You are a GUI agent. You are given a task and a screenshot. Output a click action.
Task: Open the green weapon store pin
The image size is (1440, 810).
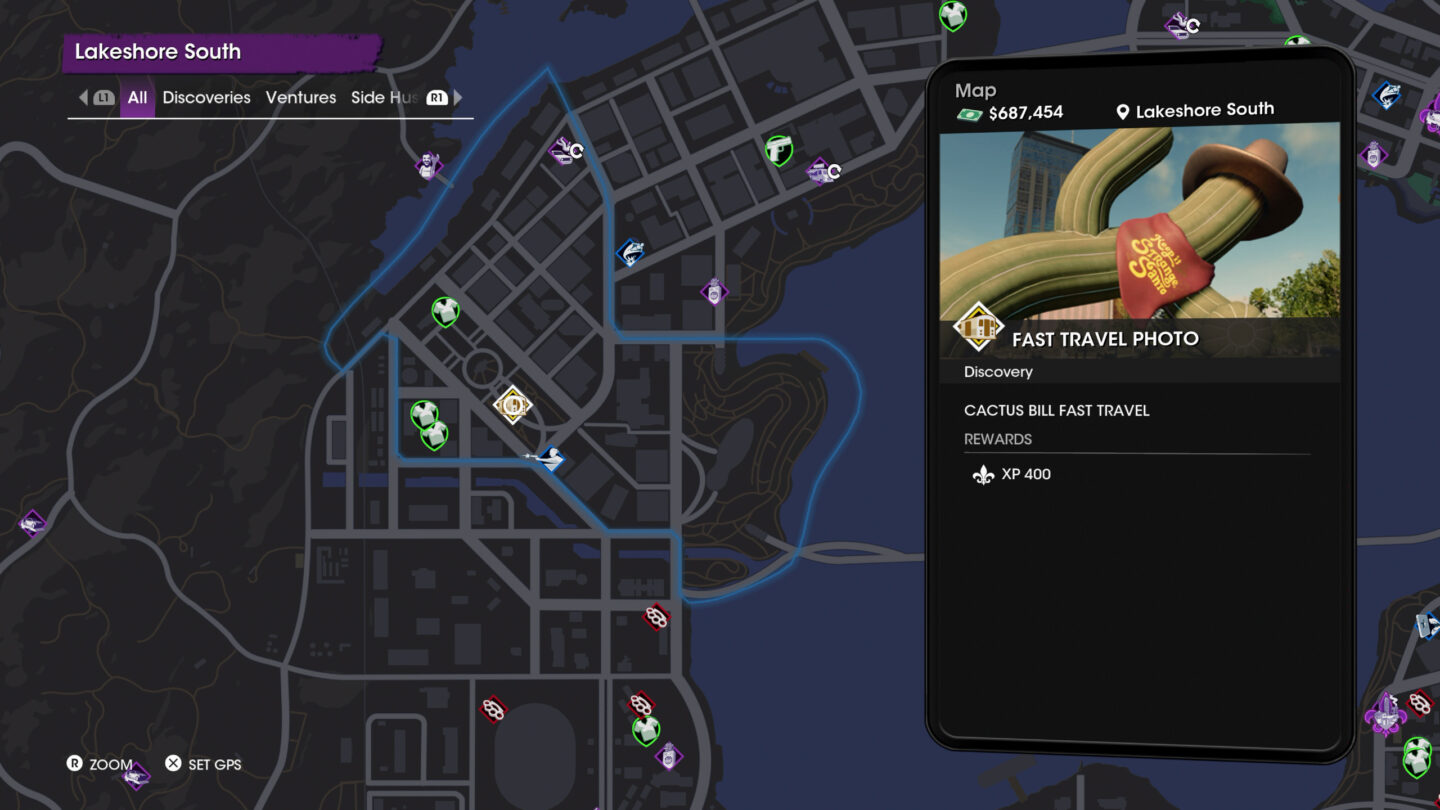780,150
